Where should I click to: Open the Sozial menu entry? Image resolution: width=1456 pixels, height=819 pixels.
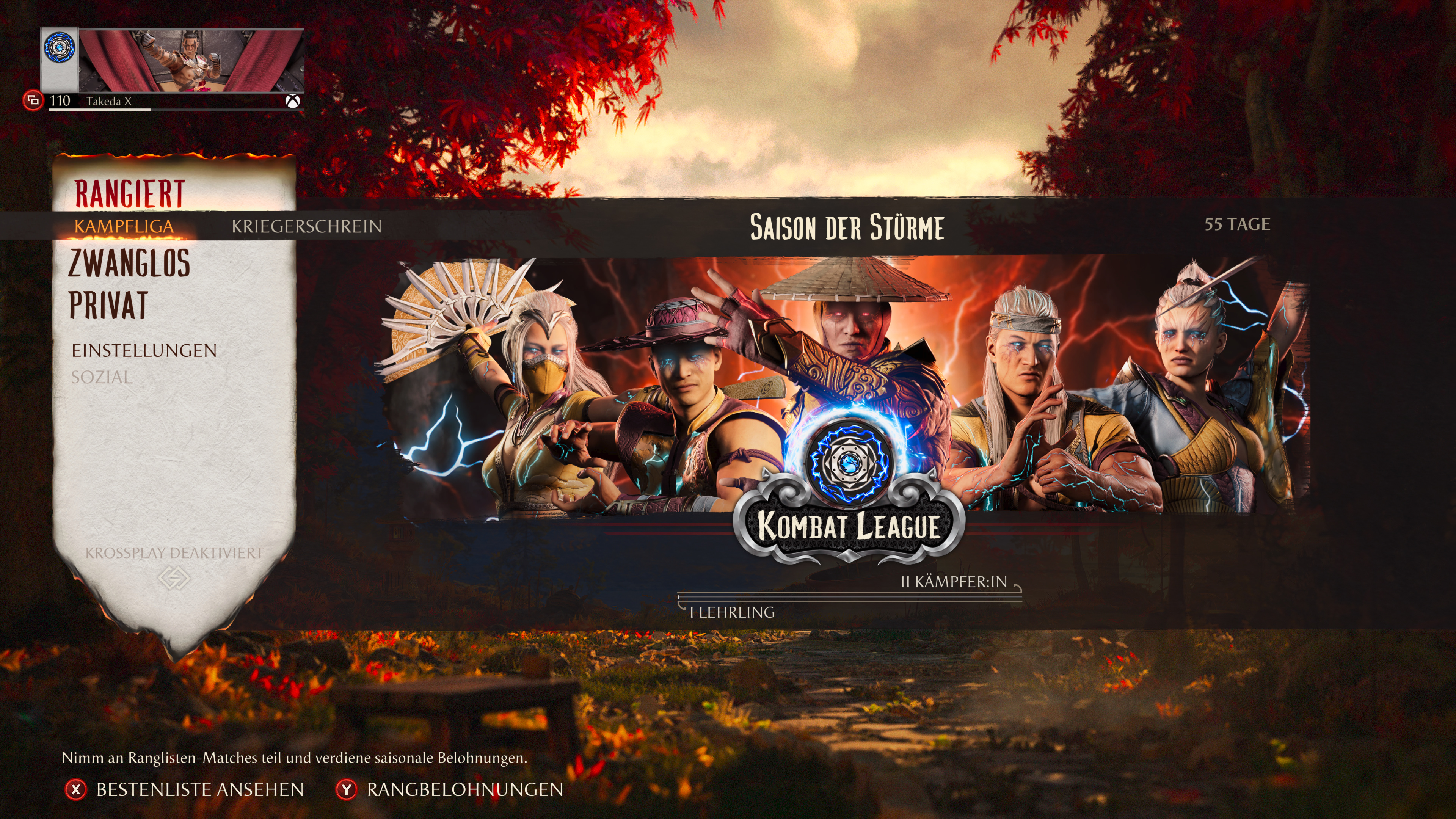102,377
